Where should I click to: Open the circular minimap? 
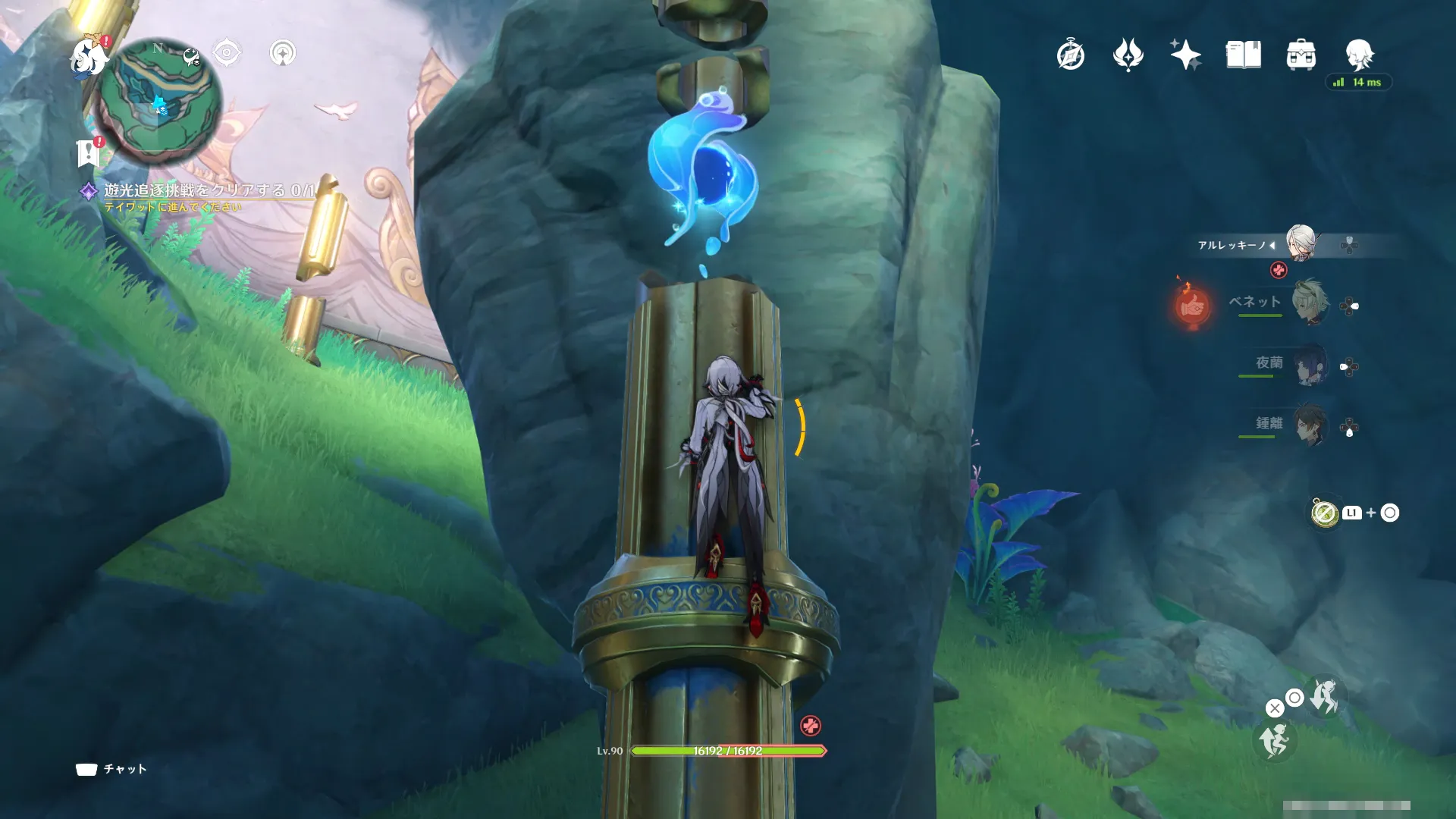(x=161, y=102)
